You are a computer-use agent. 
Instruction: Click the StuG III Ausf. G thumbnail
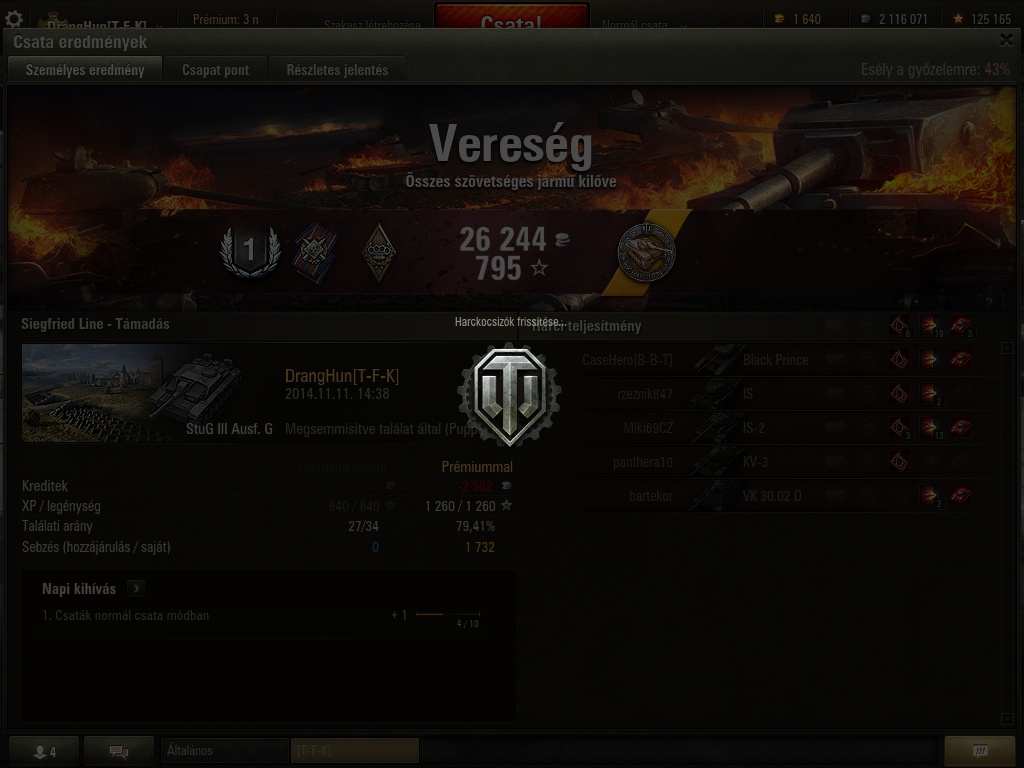(x=148, y=392)
